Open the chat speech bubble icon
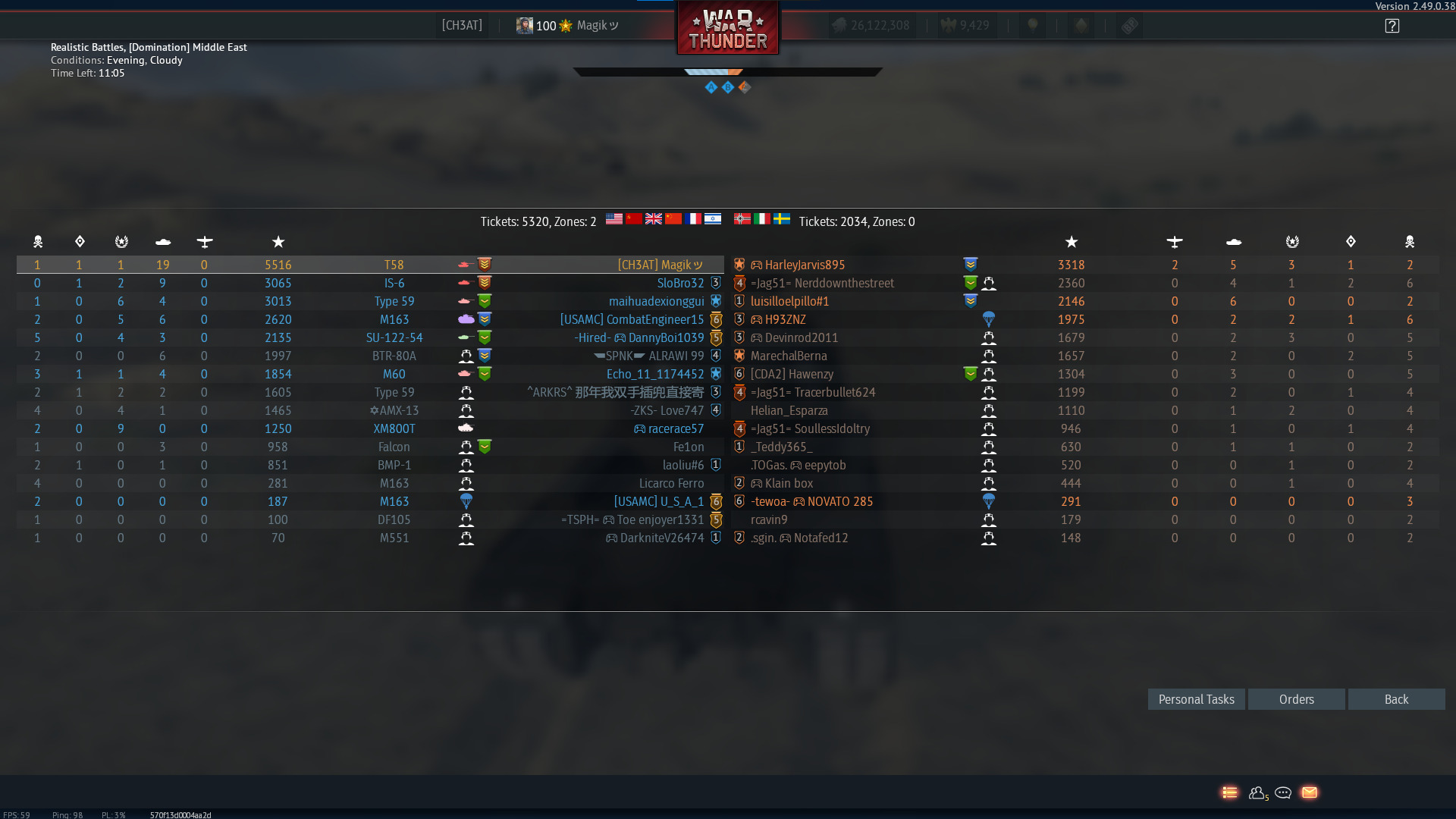The image size is (1456, 819). 1283,792
